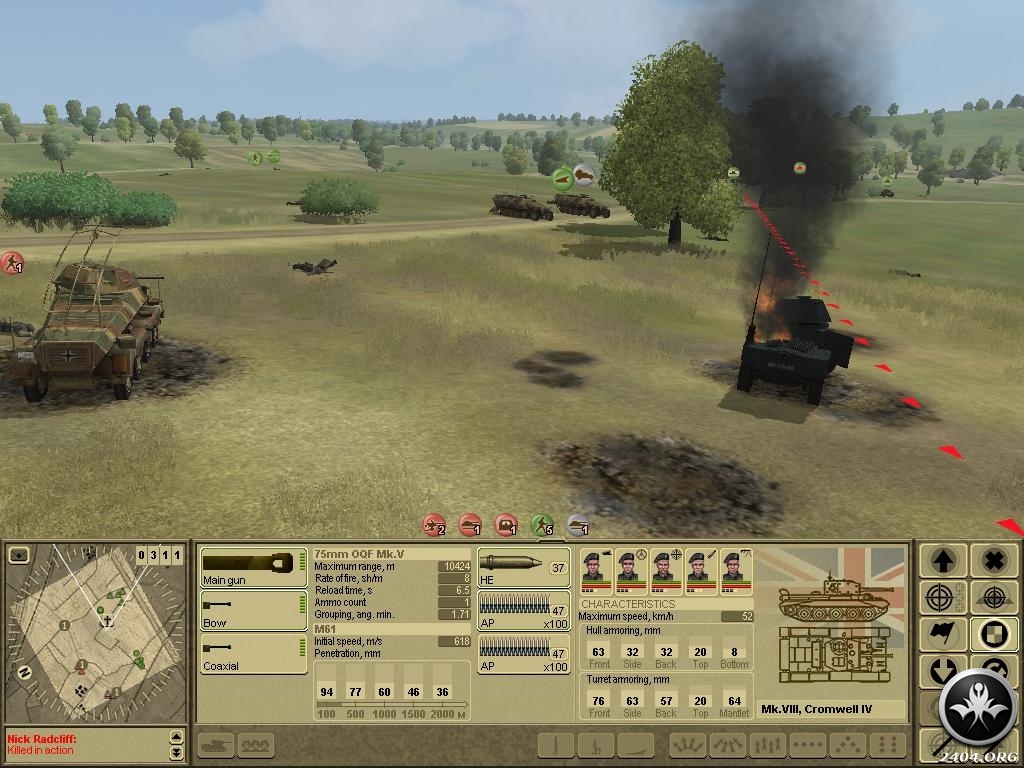Select the Main gun weapon slot
The width and height of the screenshot is (1024, 768).
(x=253, y=567)
